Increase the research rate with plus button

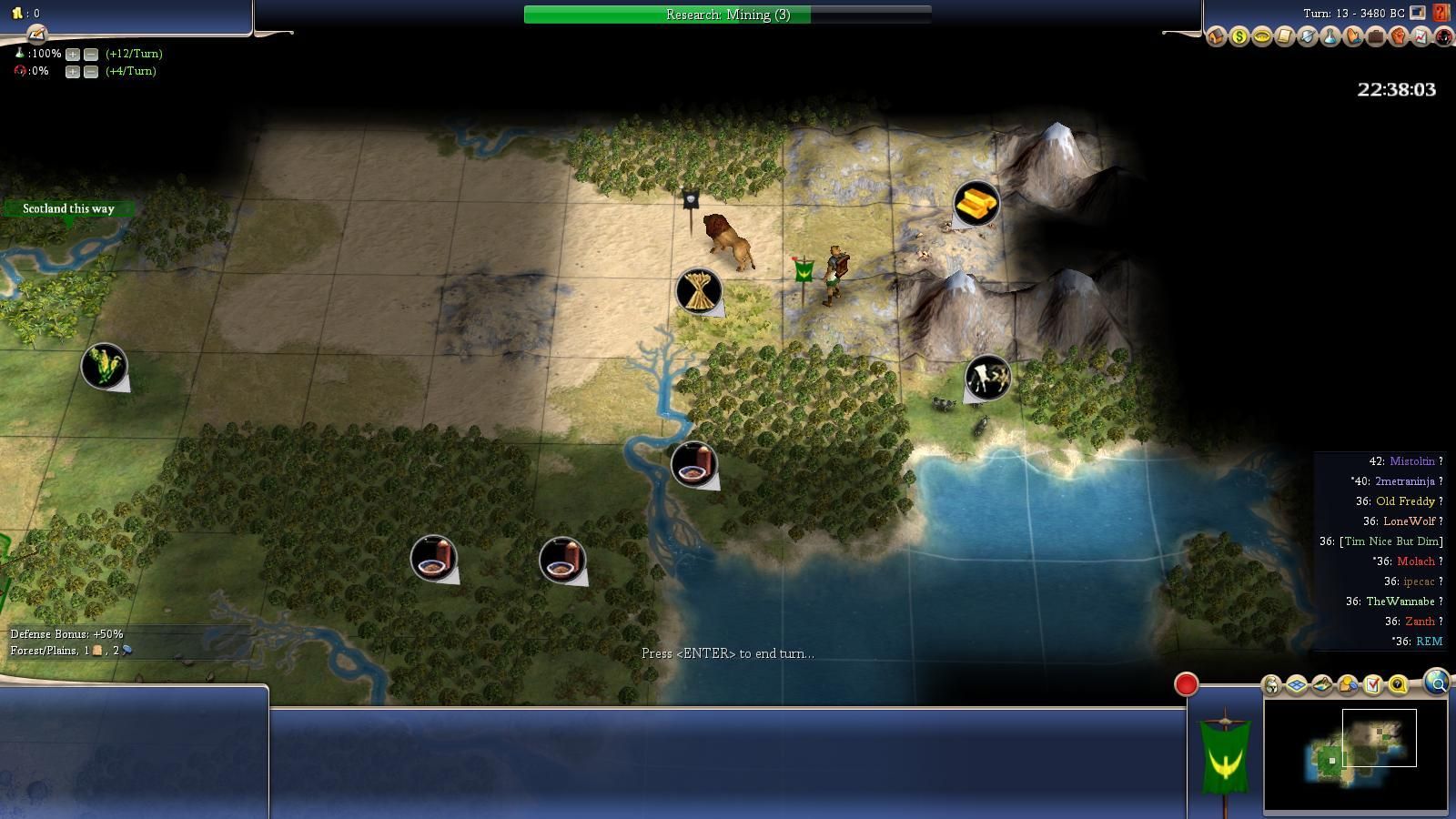pos(73,54)
